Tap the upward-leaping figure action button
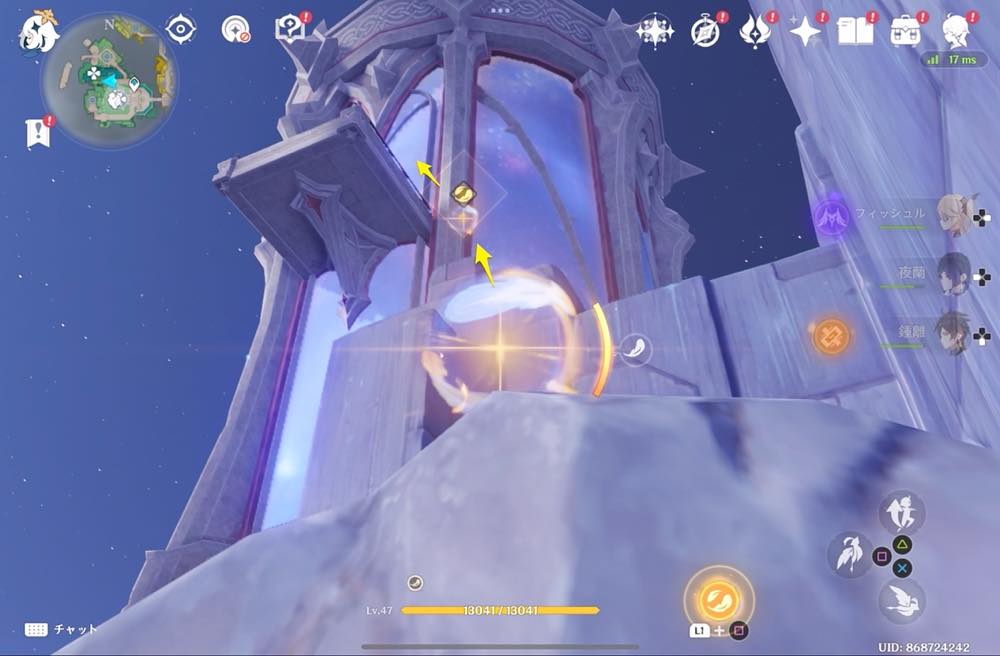The image size is (1000, 656). (x=900, y=512)
